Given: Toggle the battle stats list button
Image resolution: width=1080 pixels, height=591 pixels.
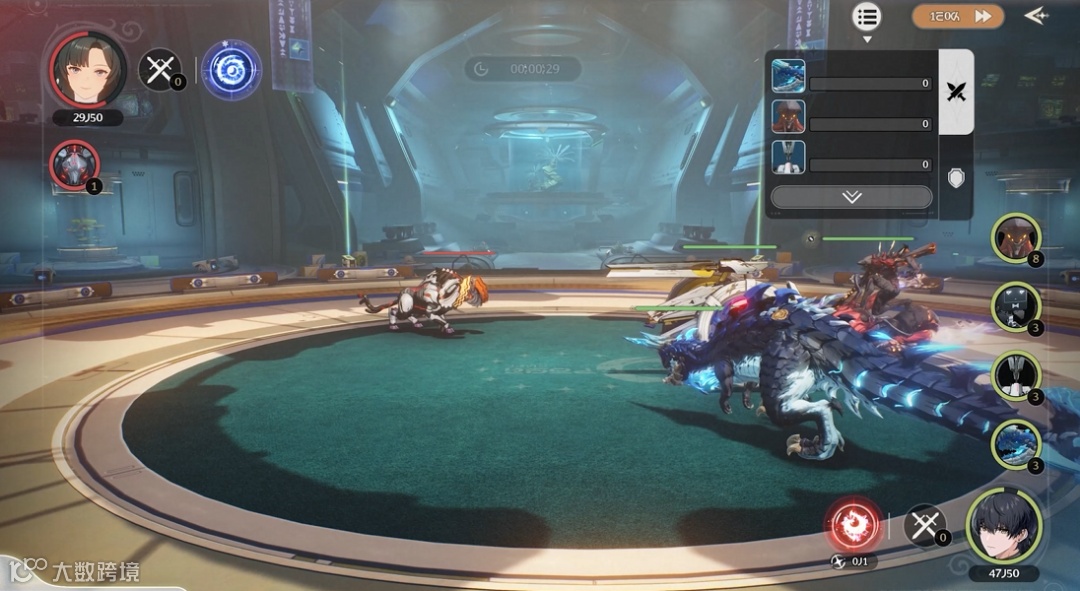Looking at the screenshot, I should 866,16.
